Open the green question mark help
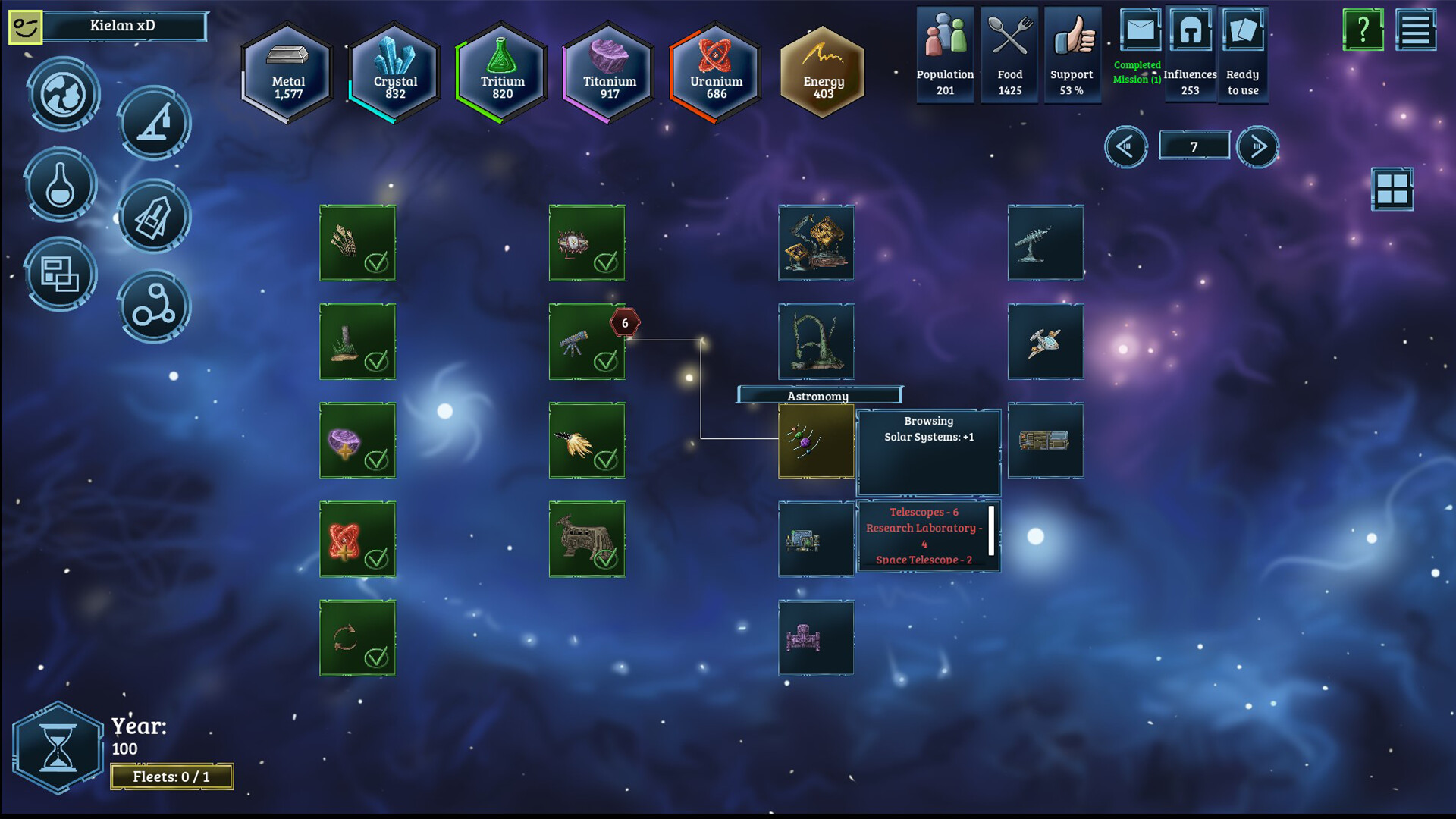The image size is (1456, 819). (1363, 30)
